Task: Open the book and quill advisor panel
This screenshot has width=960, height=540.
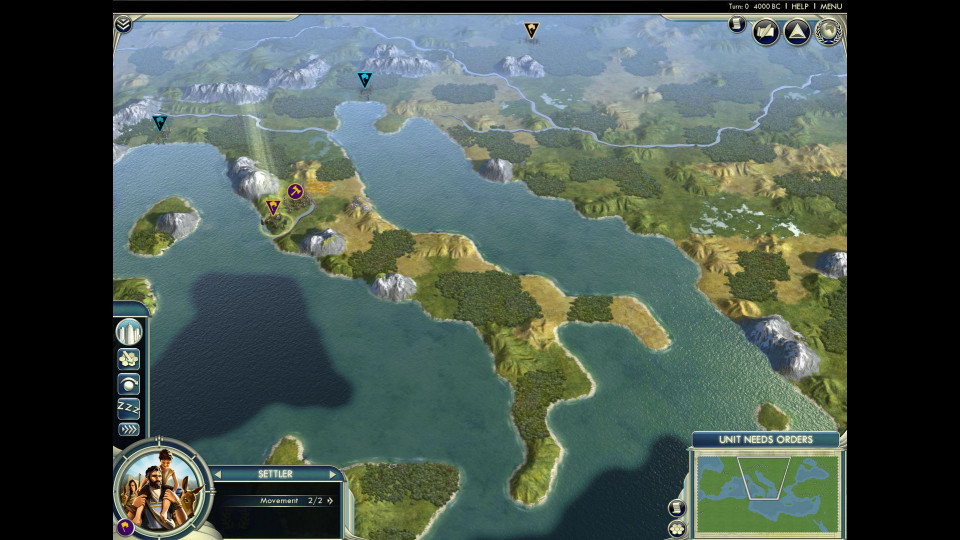Action: (766, 32)
